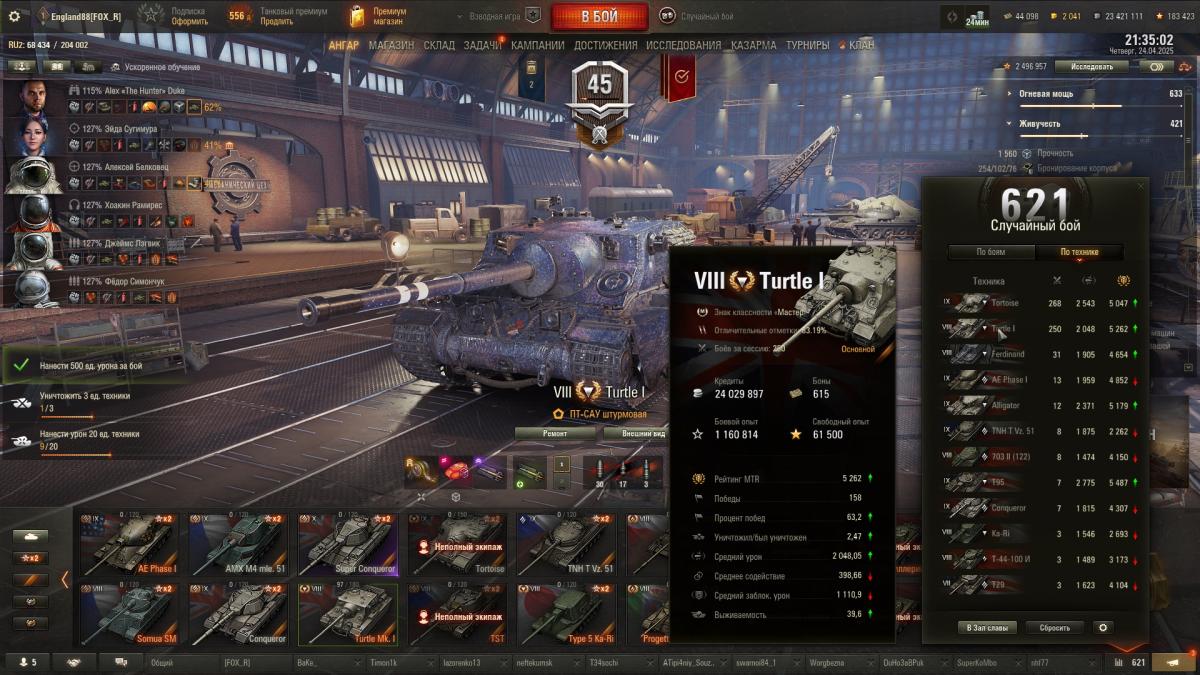Open В Зал славы from the stats panel

pos(989,627)
